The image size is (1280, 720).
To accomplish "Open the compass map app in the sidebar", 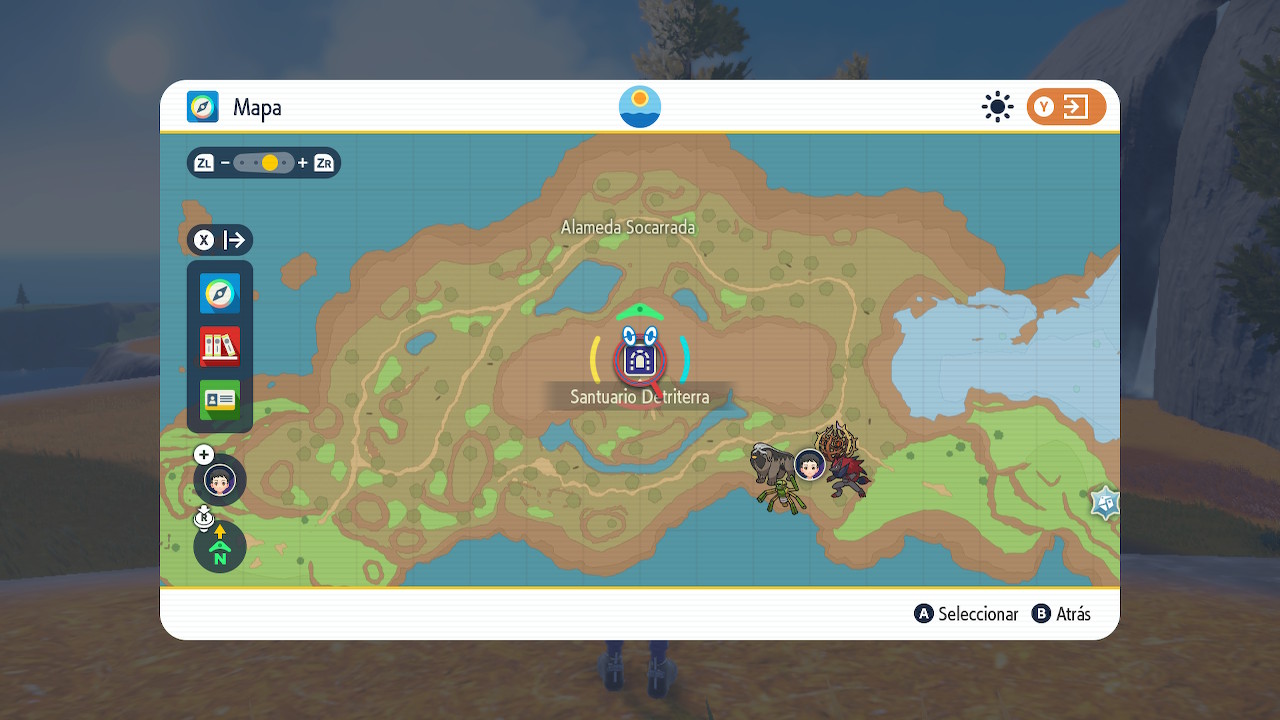I will (220, 294).
